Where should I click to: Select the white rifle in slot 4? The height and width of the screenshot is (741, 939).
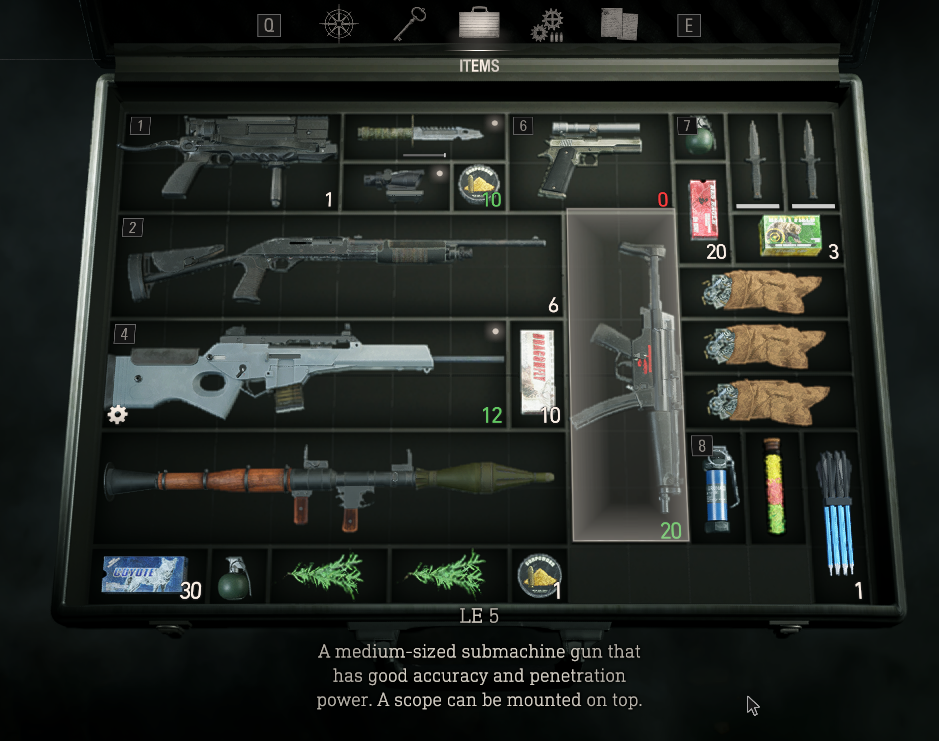tap(305, 371)
